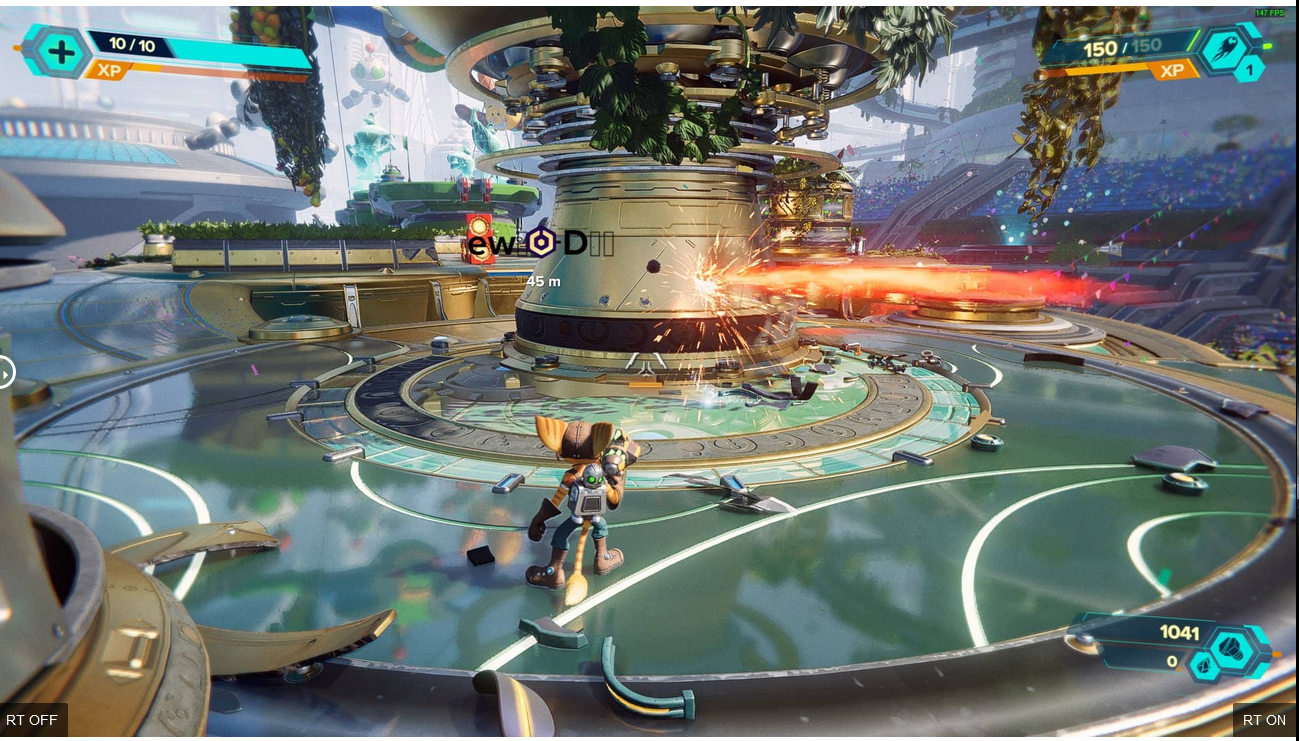
Task: Click the orange XP badge under the health bar
Action: (x=109, y=71)
